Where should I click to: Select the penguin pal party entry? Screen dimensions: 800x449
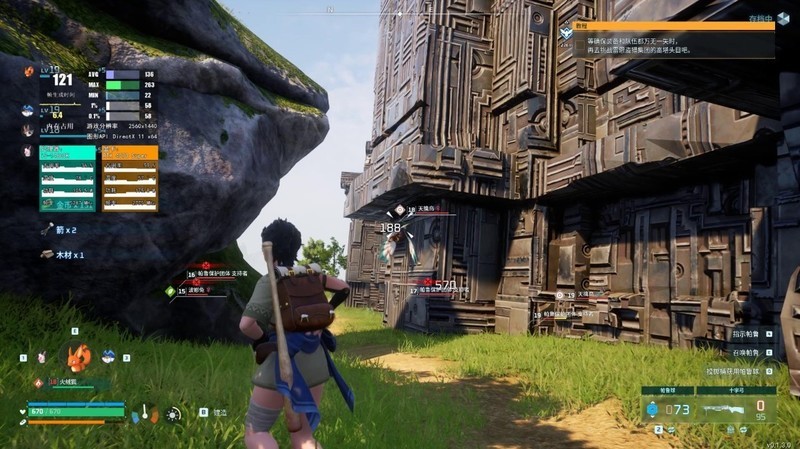tap(28, 111)
